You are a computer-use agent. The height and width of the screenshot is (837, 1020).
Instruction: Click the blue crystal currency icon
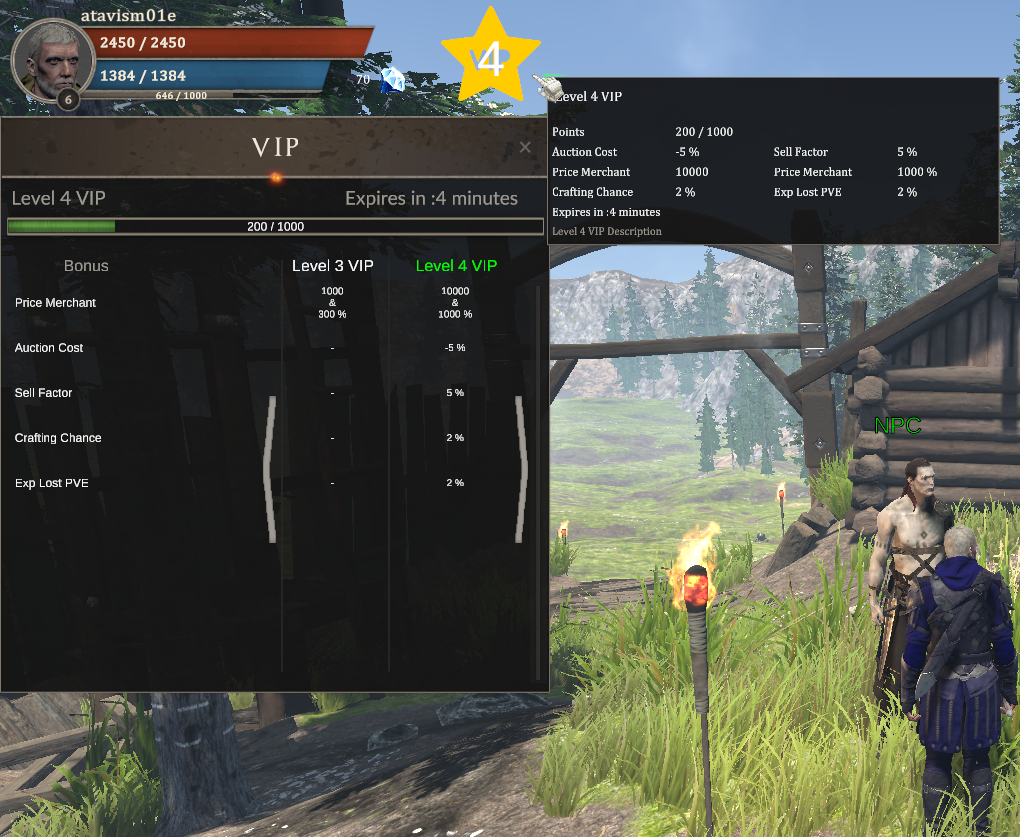click(x=393, y=80)
